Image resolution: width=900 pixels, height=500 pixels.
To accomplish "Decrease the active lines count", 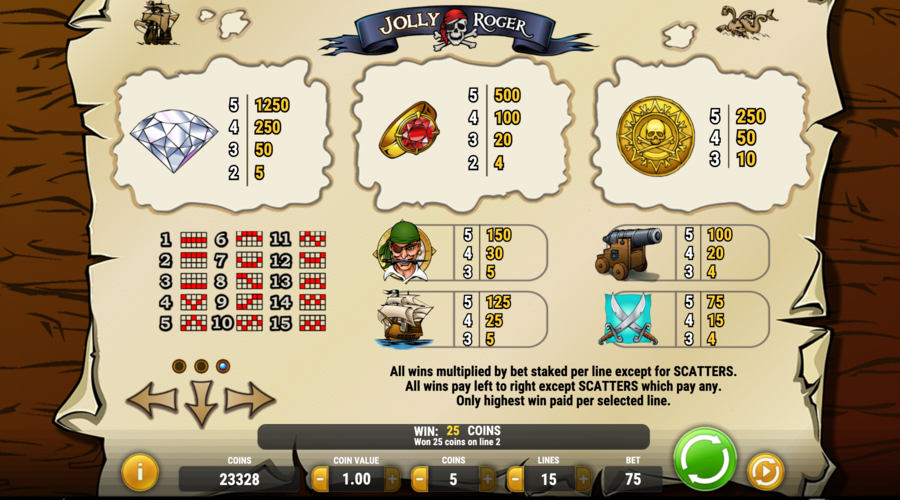I will click(x=516, y=479).
